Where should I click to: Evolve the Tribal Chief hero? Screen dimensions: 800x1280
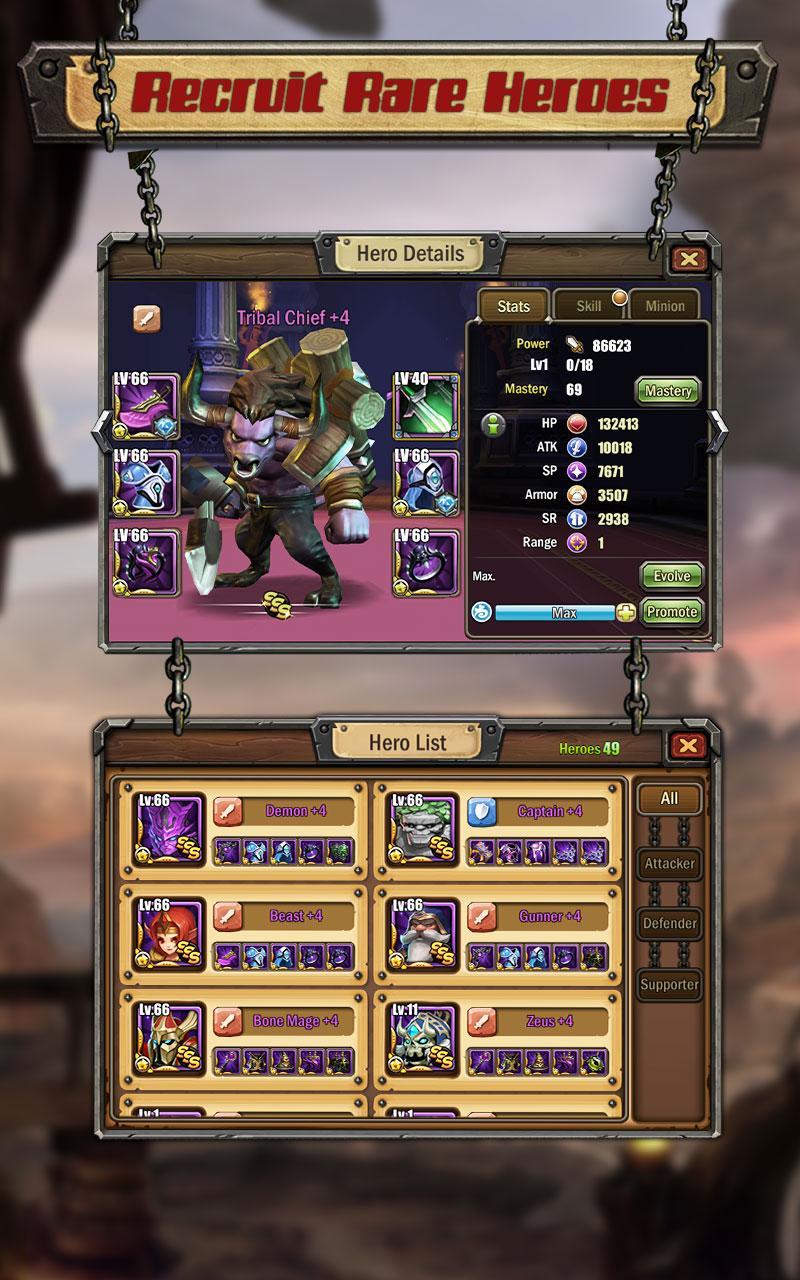click(x=672, y=577)
